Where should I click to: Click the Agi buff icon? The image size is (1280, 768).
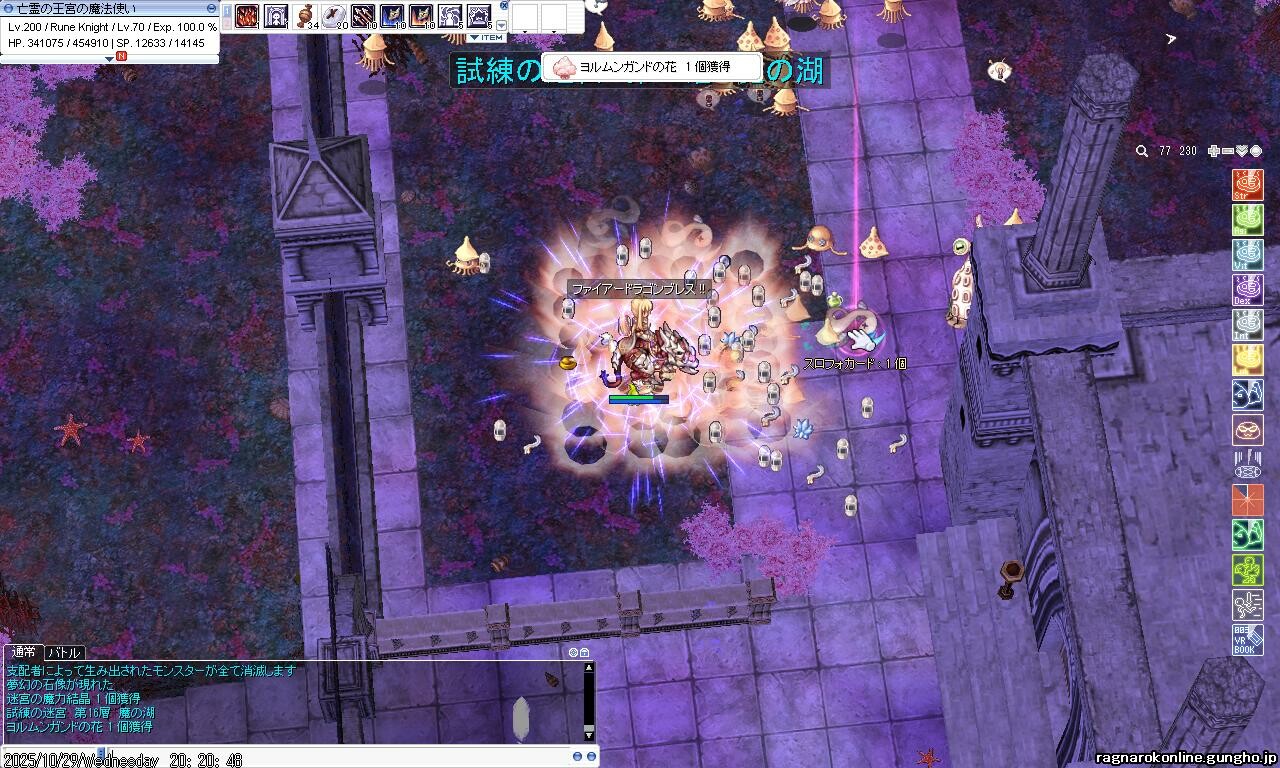(x=1247, y=220)
